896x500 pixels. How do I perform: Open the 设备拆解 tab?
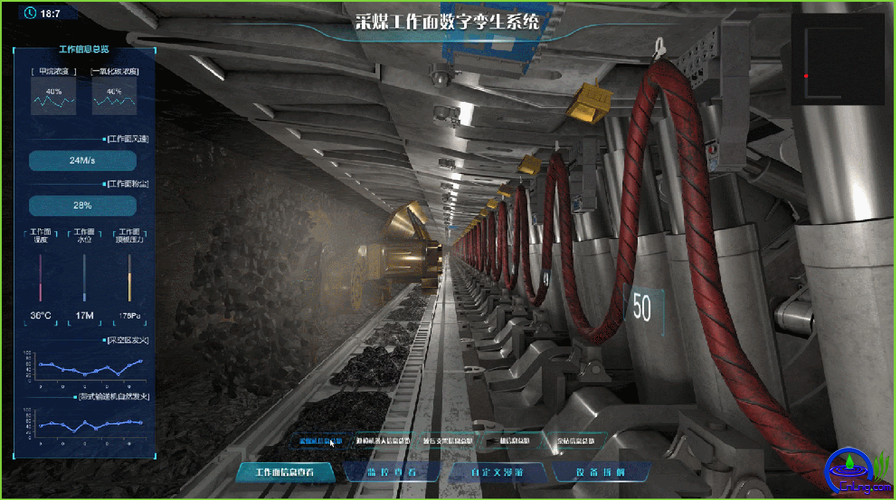click(601, 471)
